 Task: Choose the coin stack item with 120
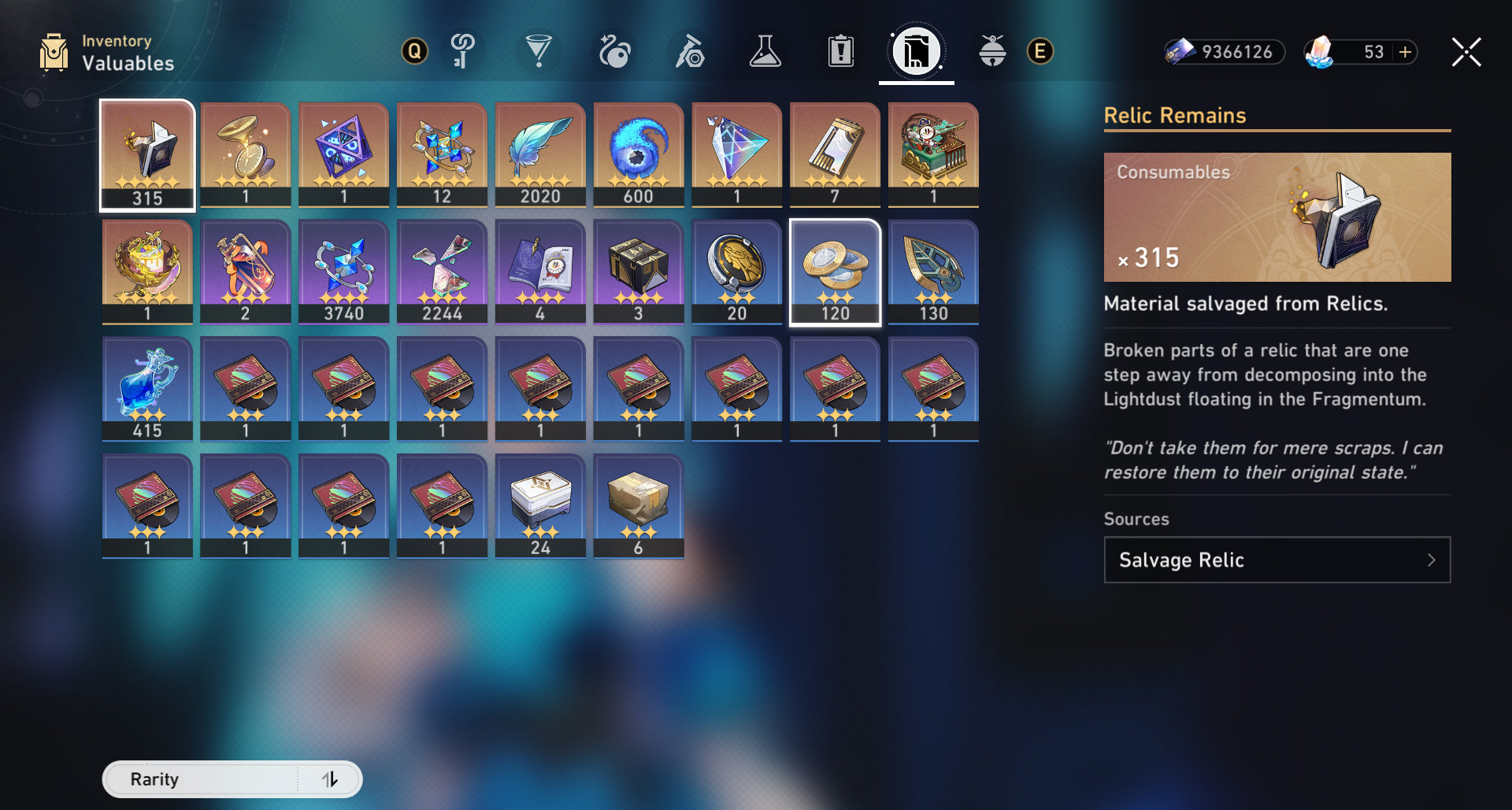click(x=835, y=272)
